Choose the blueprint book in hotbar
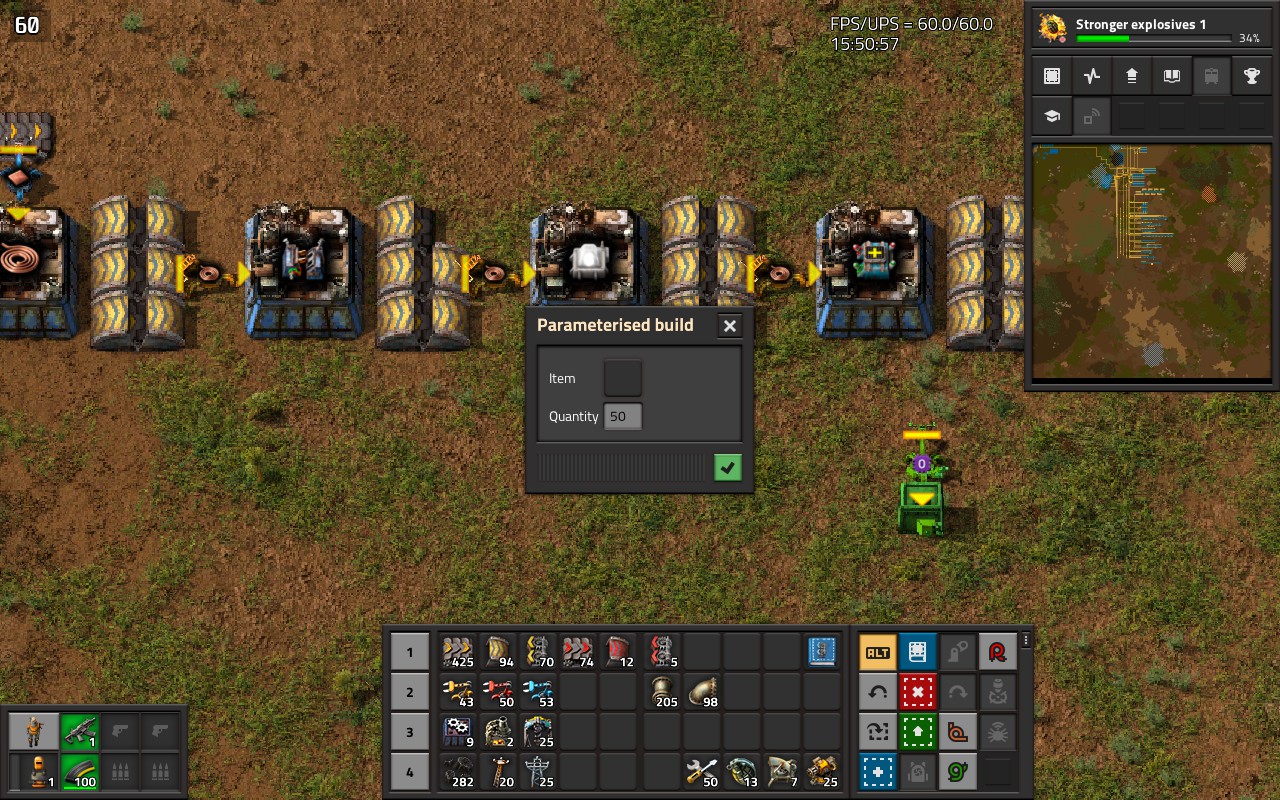 pyautogui.click(x=822, y=652)
